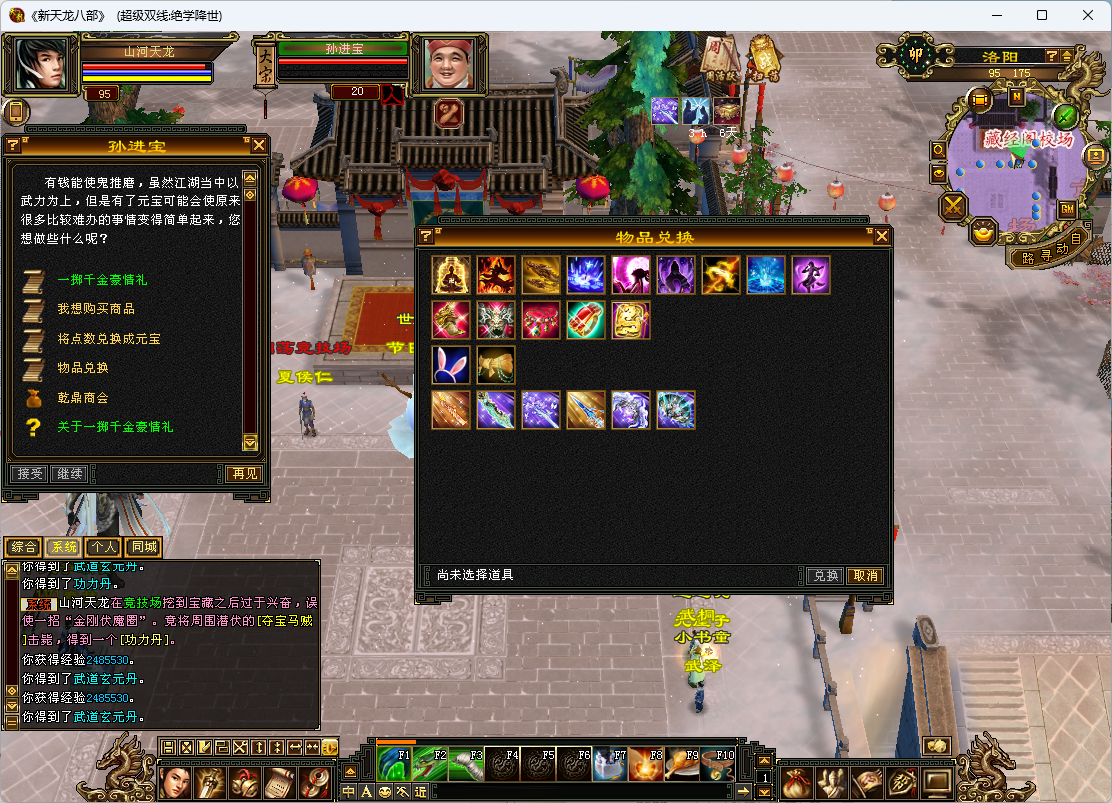This screenshot has height=803, width=1112.
Task: Open the 乾鼎商会 dialogue entry
Action: point(82,398)
